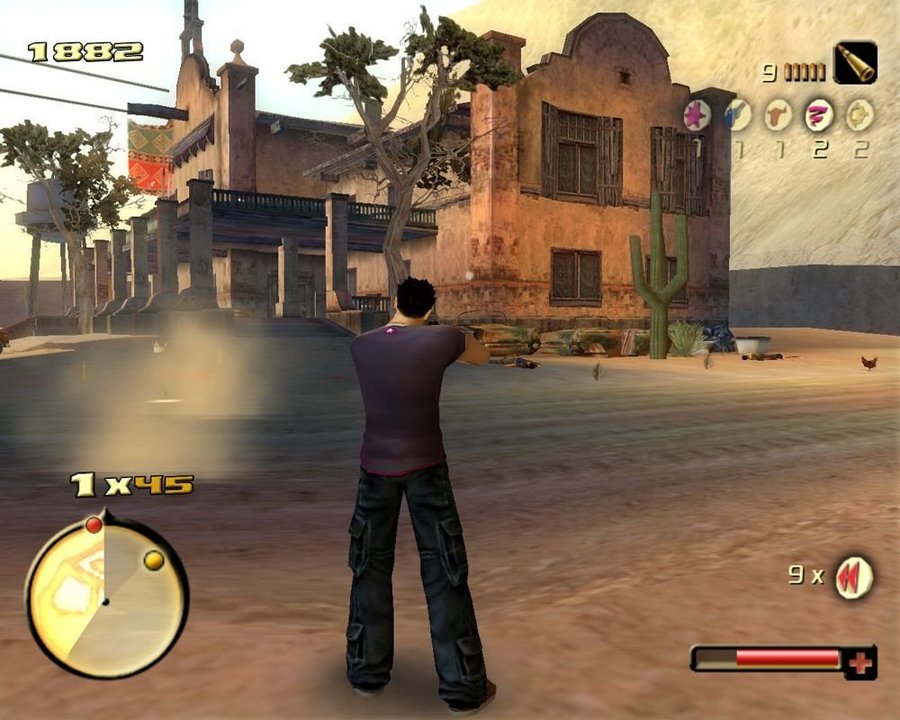The height and width of the screenshot is (720, 900).
Task: Choose the blue guitar token
Action: coord(738,115)
